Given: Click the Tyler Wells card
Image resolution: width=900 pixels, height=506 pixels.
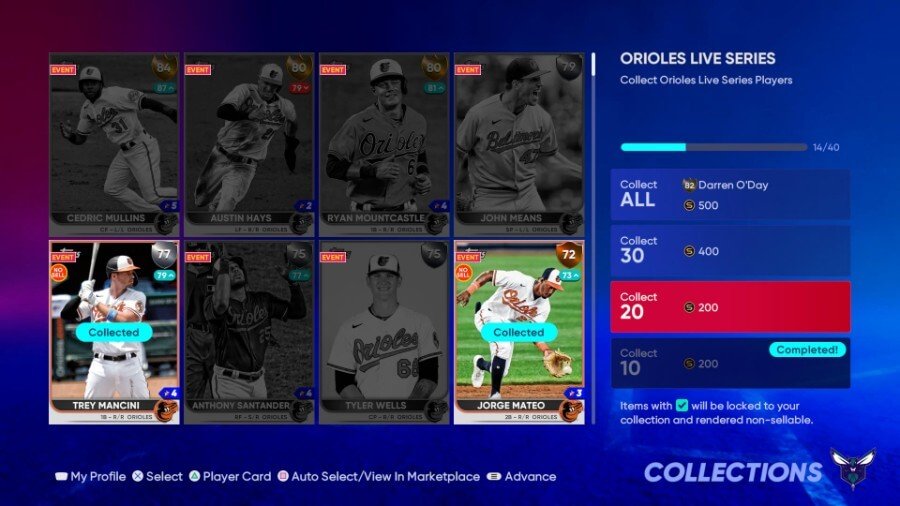Looking at the screenshot, I should pos(384,332).
